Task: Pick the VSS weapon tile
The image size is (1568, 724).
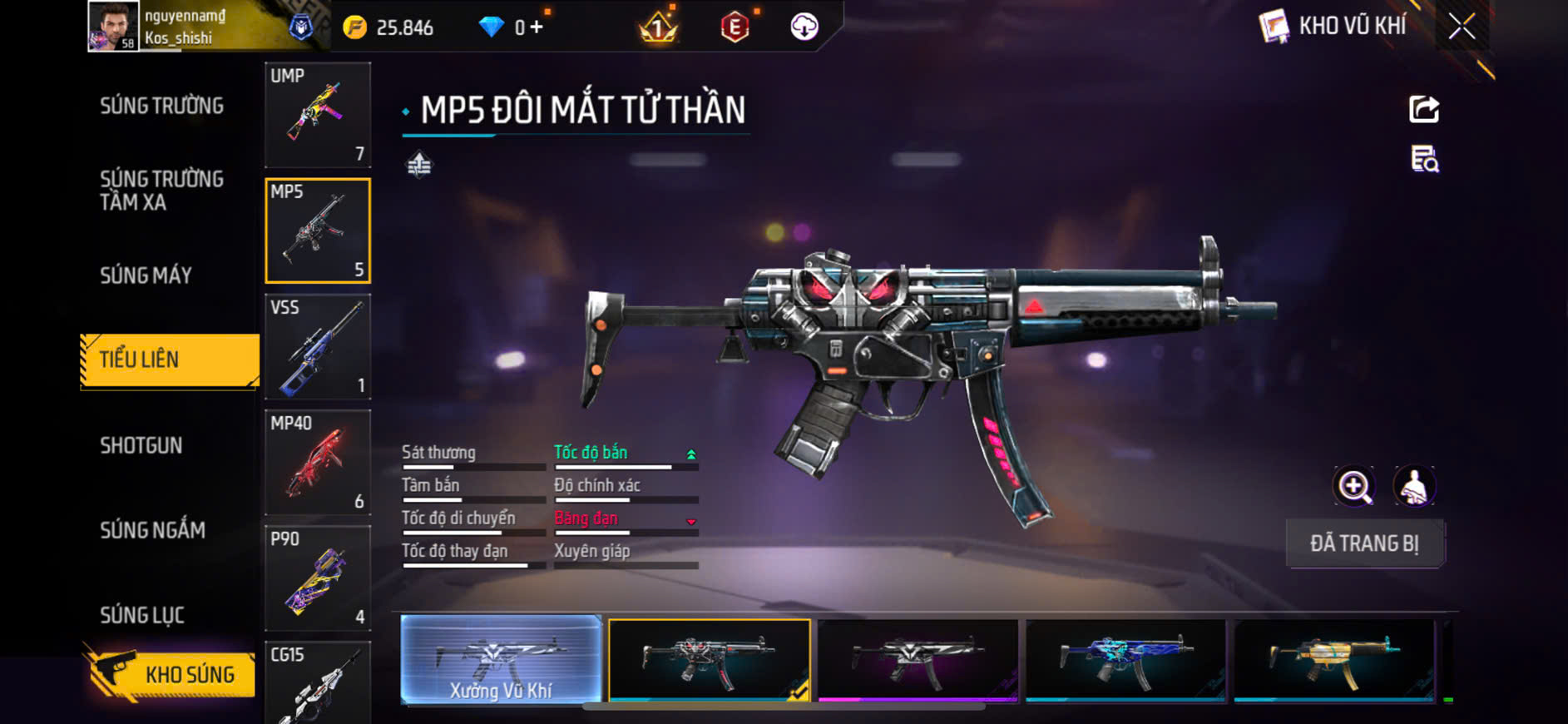Action: pyautogui.click(x=318, y=346)
